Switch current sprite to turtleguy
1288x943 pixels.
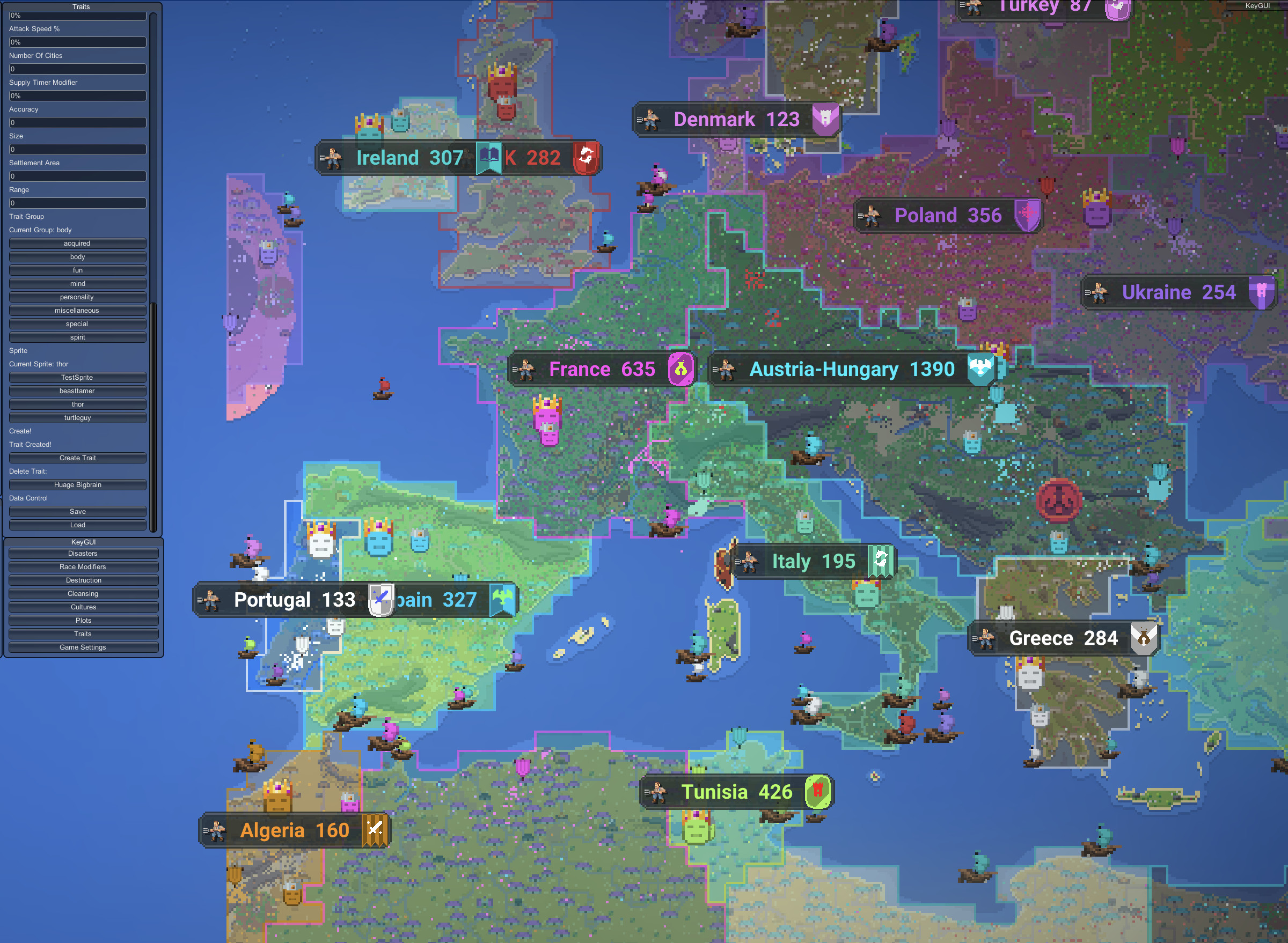78,417
